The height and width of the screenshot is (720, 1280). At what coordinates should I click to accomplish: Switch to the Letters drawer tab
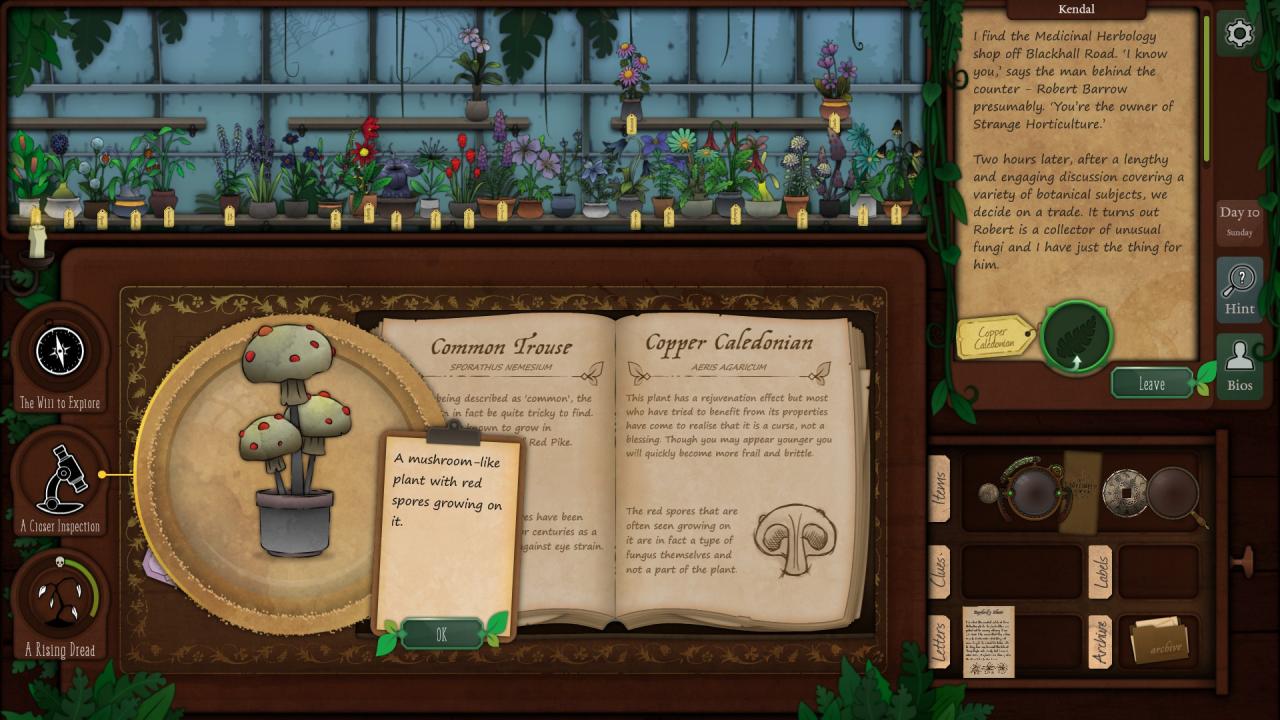939,640
